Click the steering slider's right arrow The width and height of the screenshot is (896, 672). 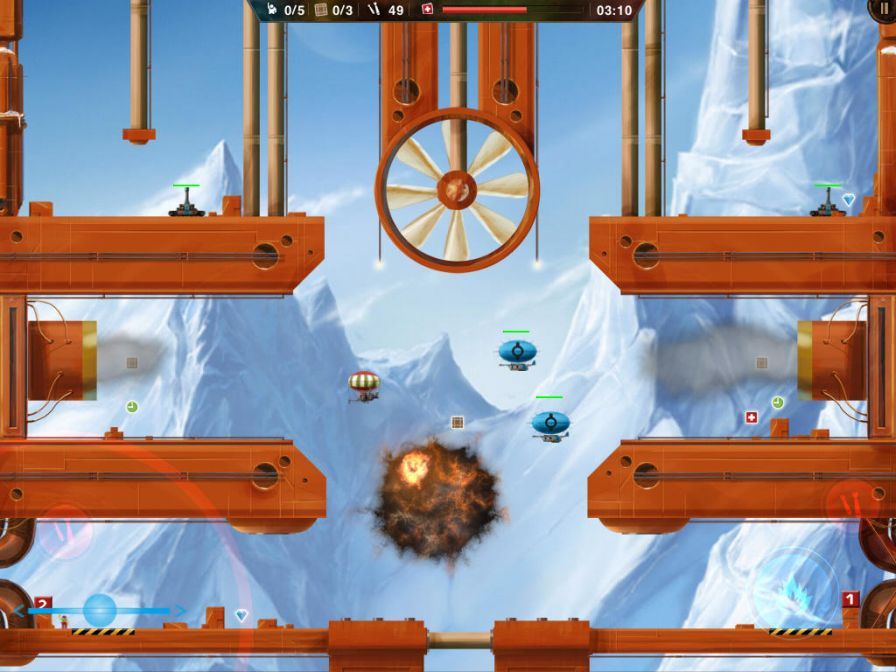point(181,610)
